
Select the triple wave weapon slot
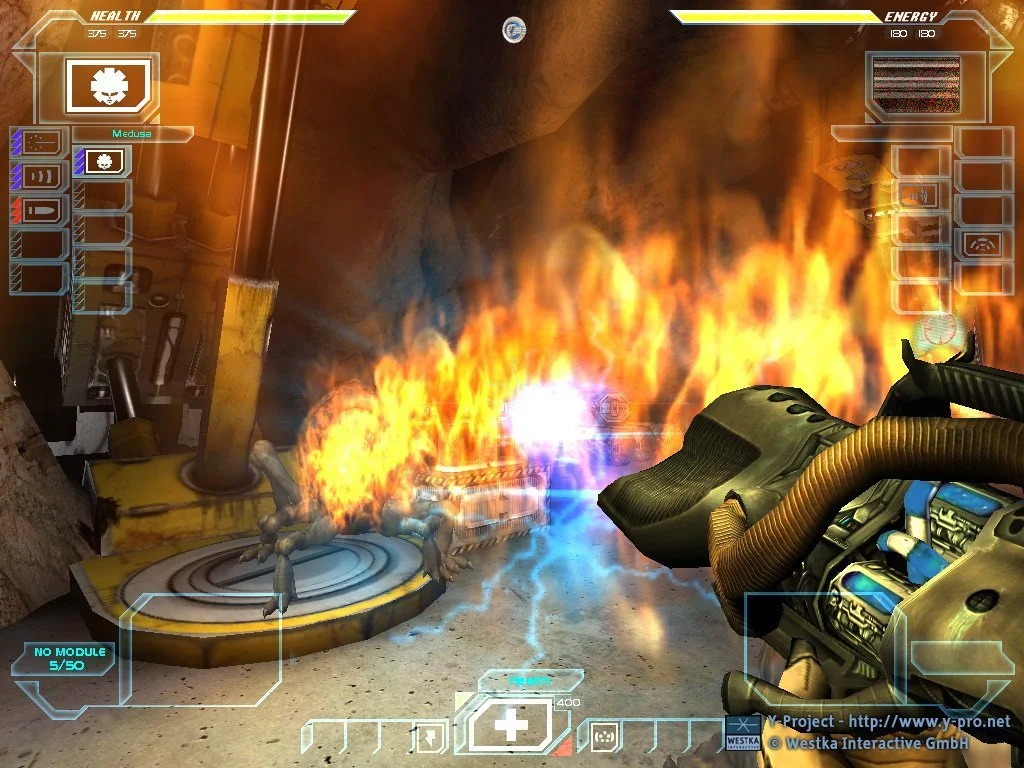coord(41,176)
